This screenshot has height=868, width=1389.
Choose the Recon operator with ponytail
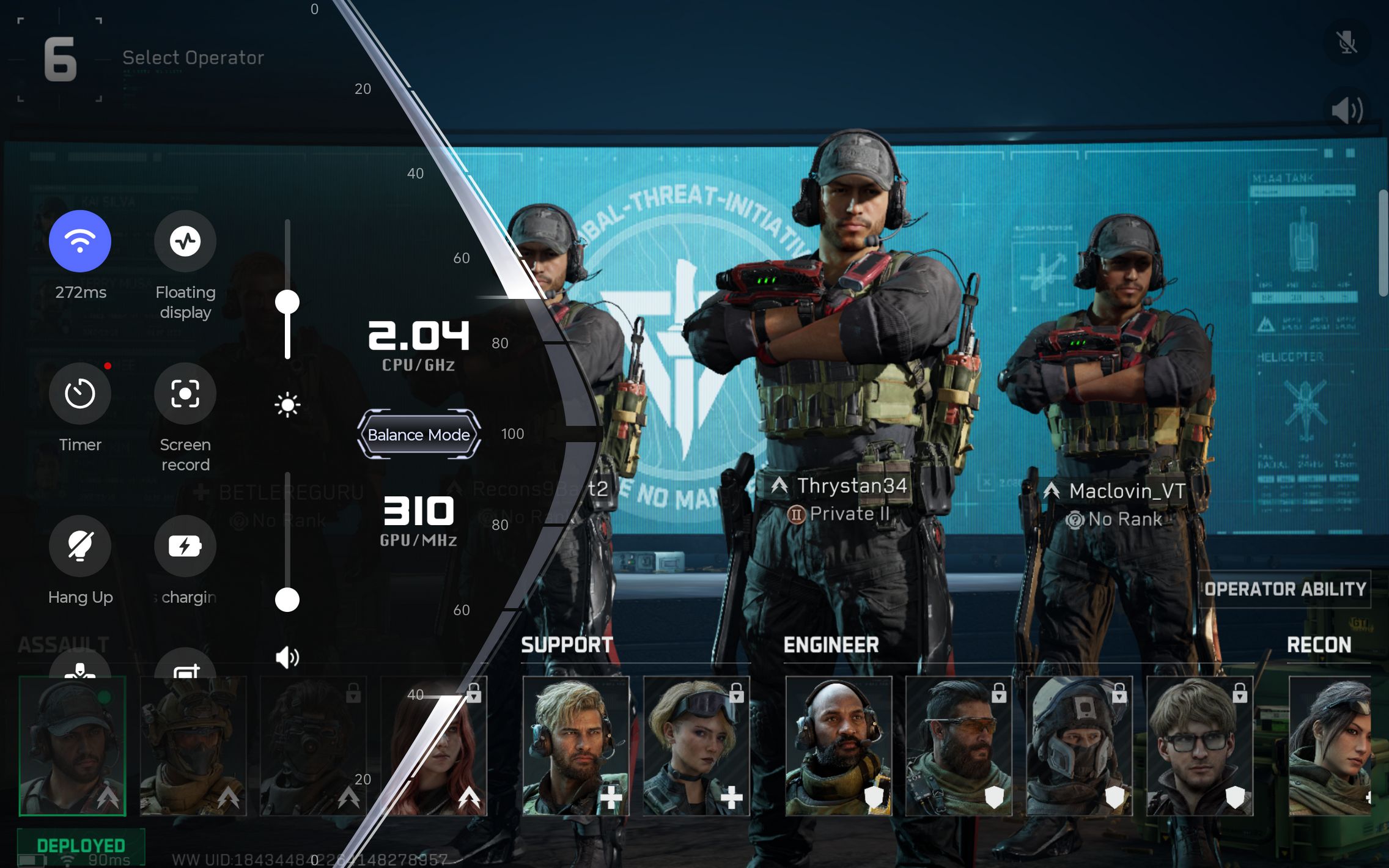point(1330,746)
